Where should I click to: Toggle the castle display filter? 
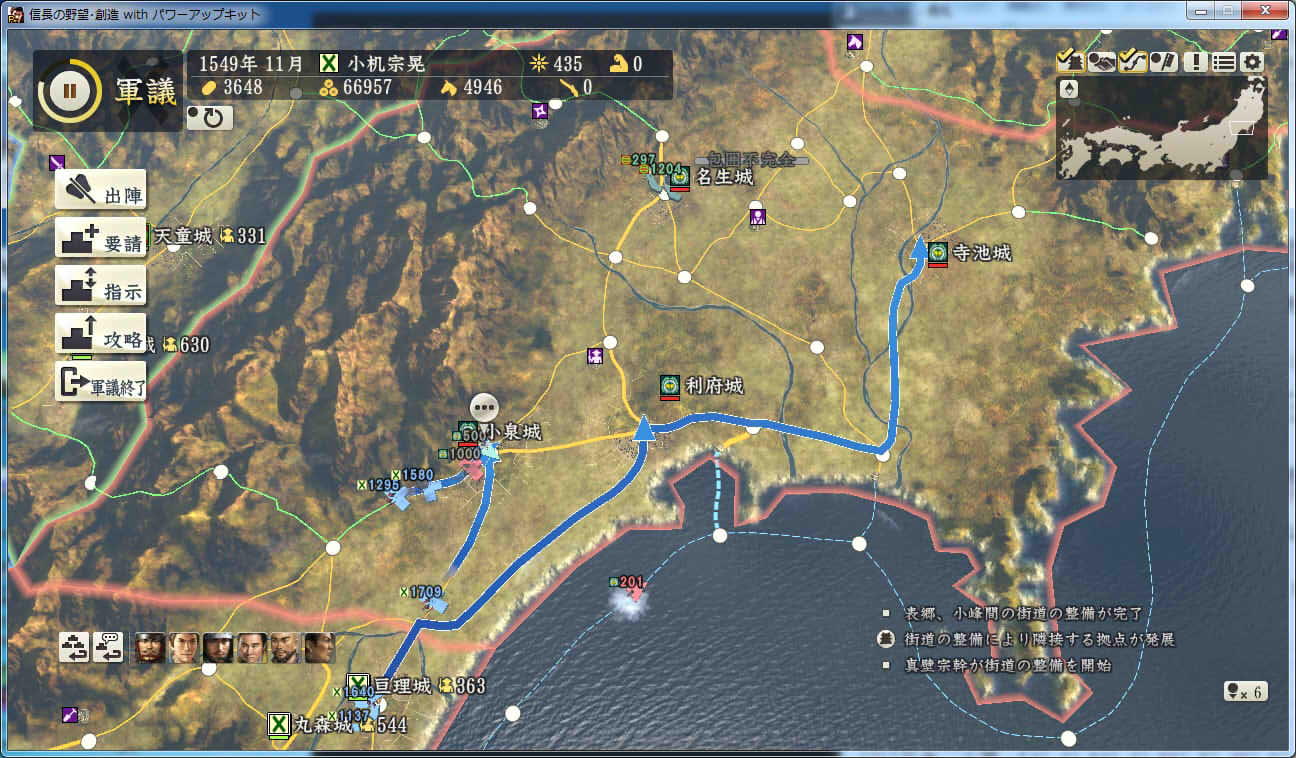click(x=1070, y=62)
